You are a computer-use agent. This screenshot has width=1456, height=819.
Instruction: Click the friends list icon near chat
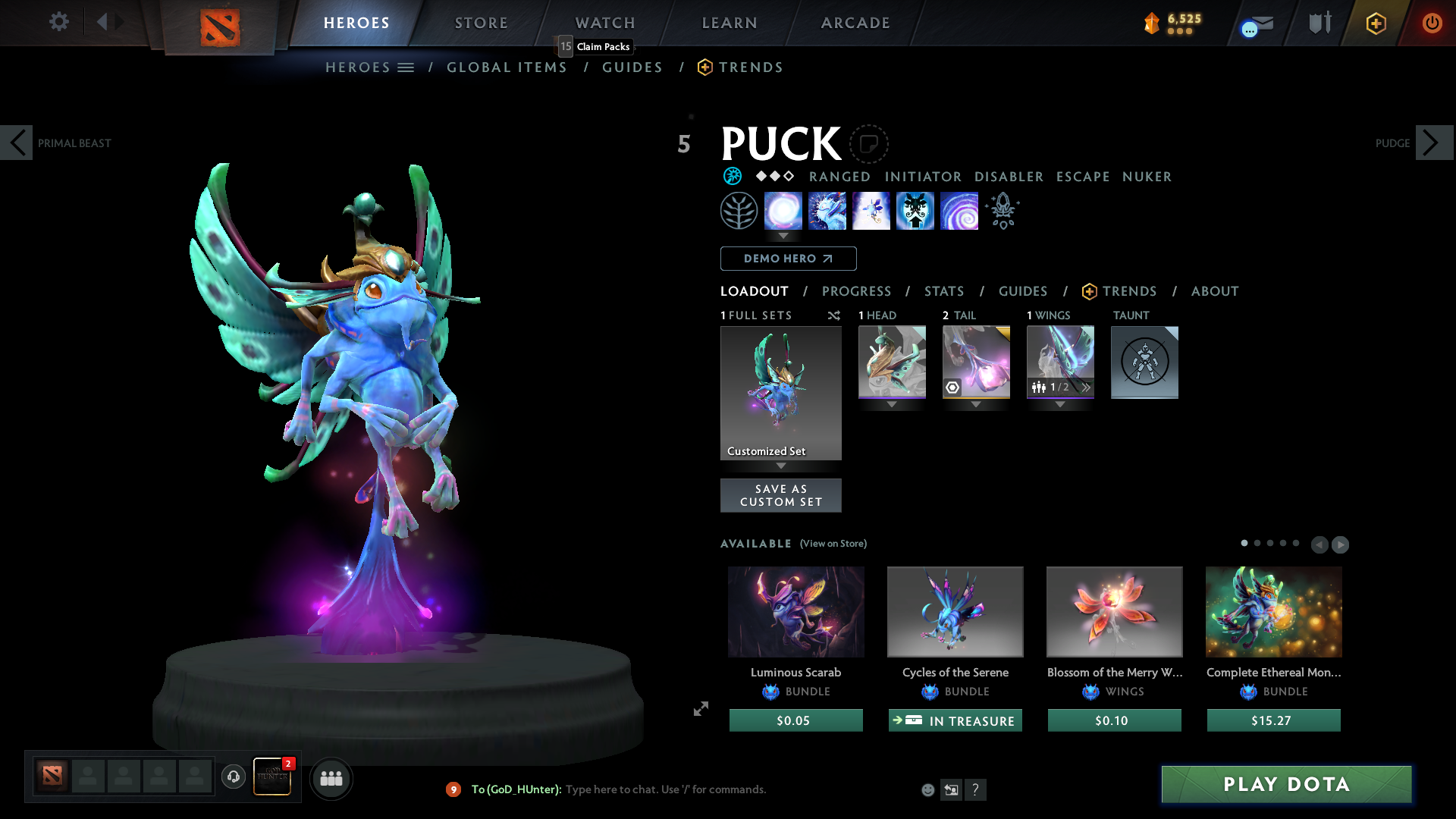click(x=331, y=778)
